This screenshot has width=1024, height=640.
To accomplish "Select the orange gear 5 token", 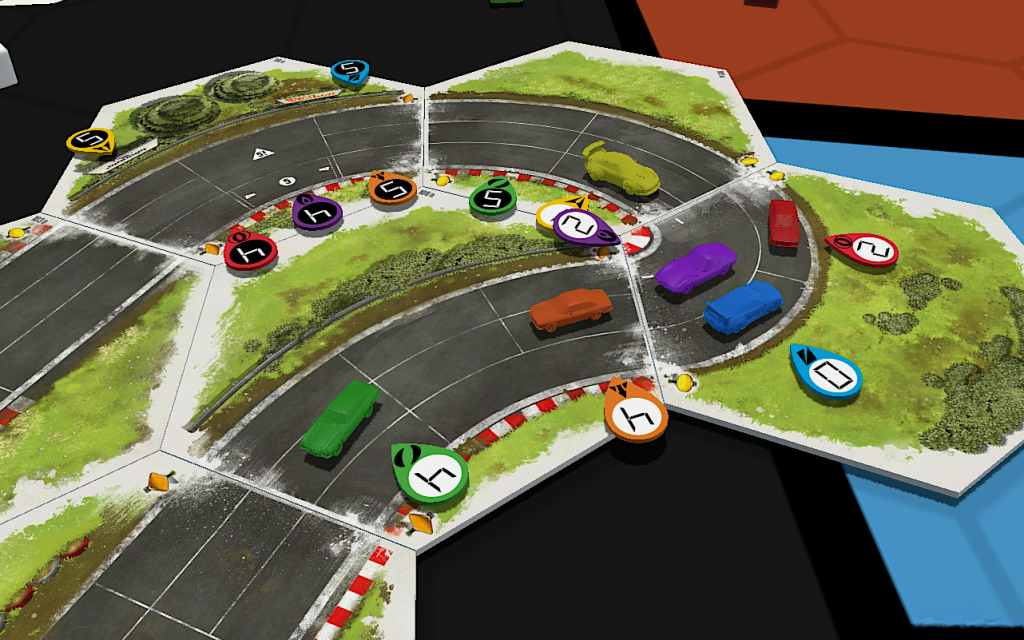I will [x=392, y=188].
